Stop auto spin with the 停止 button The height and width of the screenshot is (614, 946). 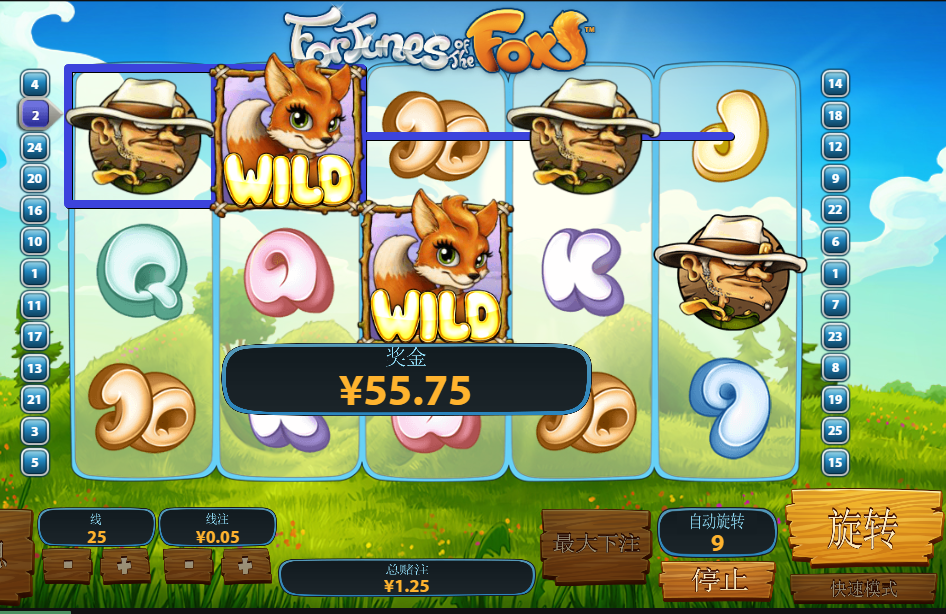(717, 580)
